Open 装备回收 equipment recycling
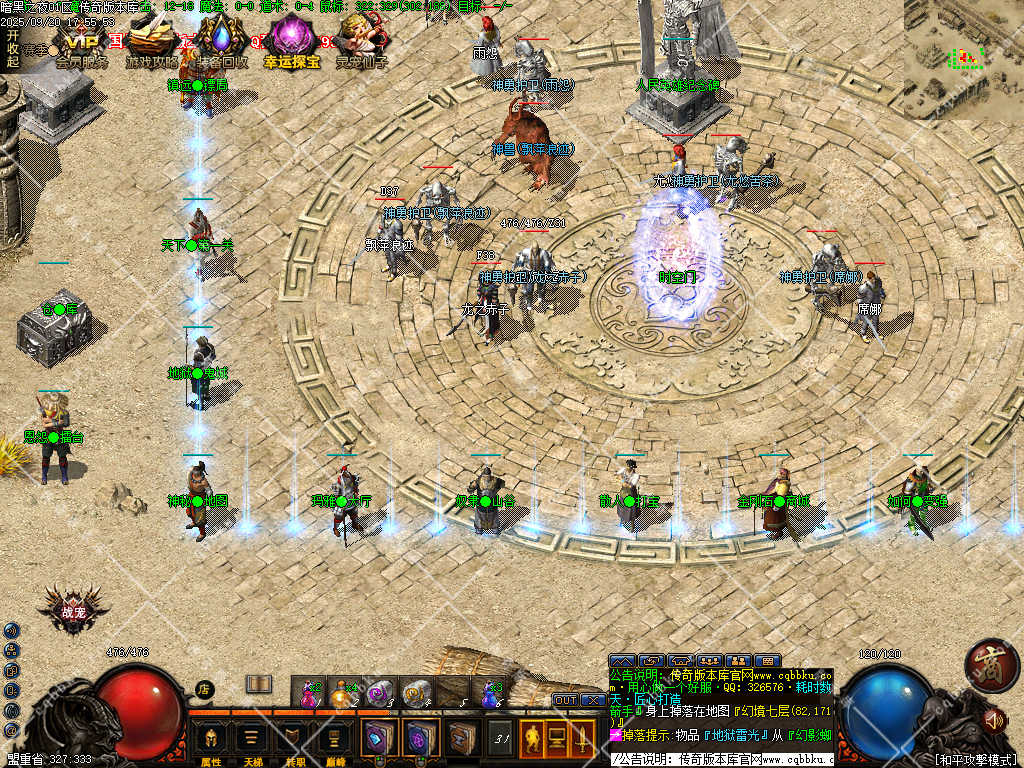 221,40
